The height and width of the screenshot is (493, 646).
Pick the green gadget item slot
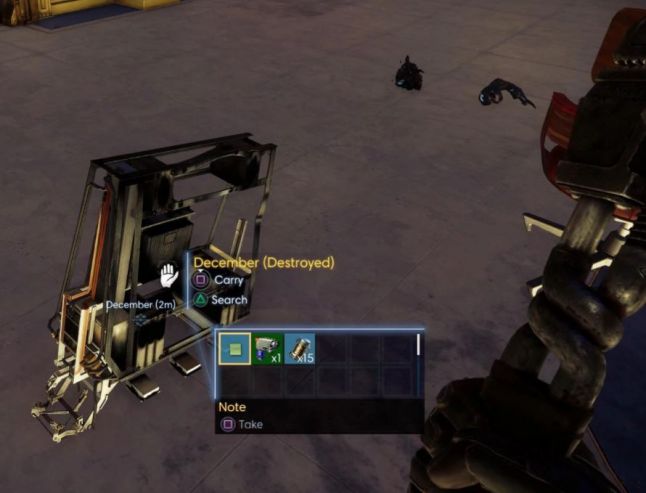pos(267,349)
